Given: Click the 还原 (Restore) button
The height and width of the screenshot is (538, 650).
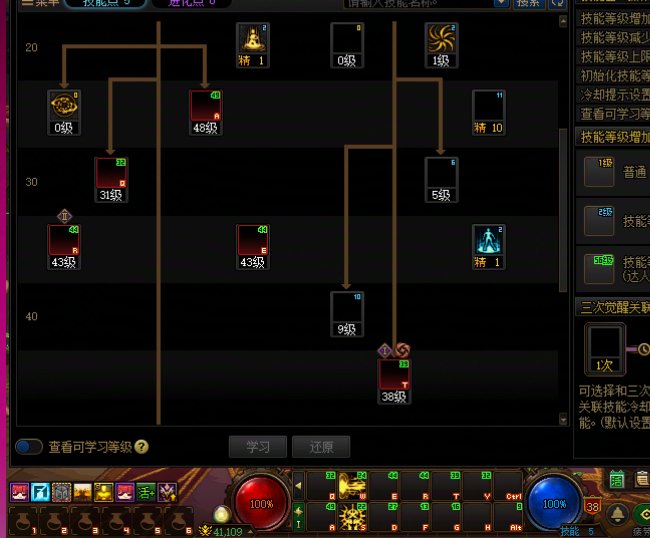Looking at the screenshot, I should tap(321, 447).
